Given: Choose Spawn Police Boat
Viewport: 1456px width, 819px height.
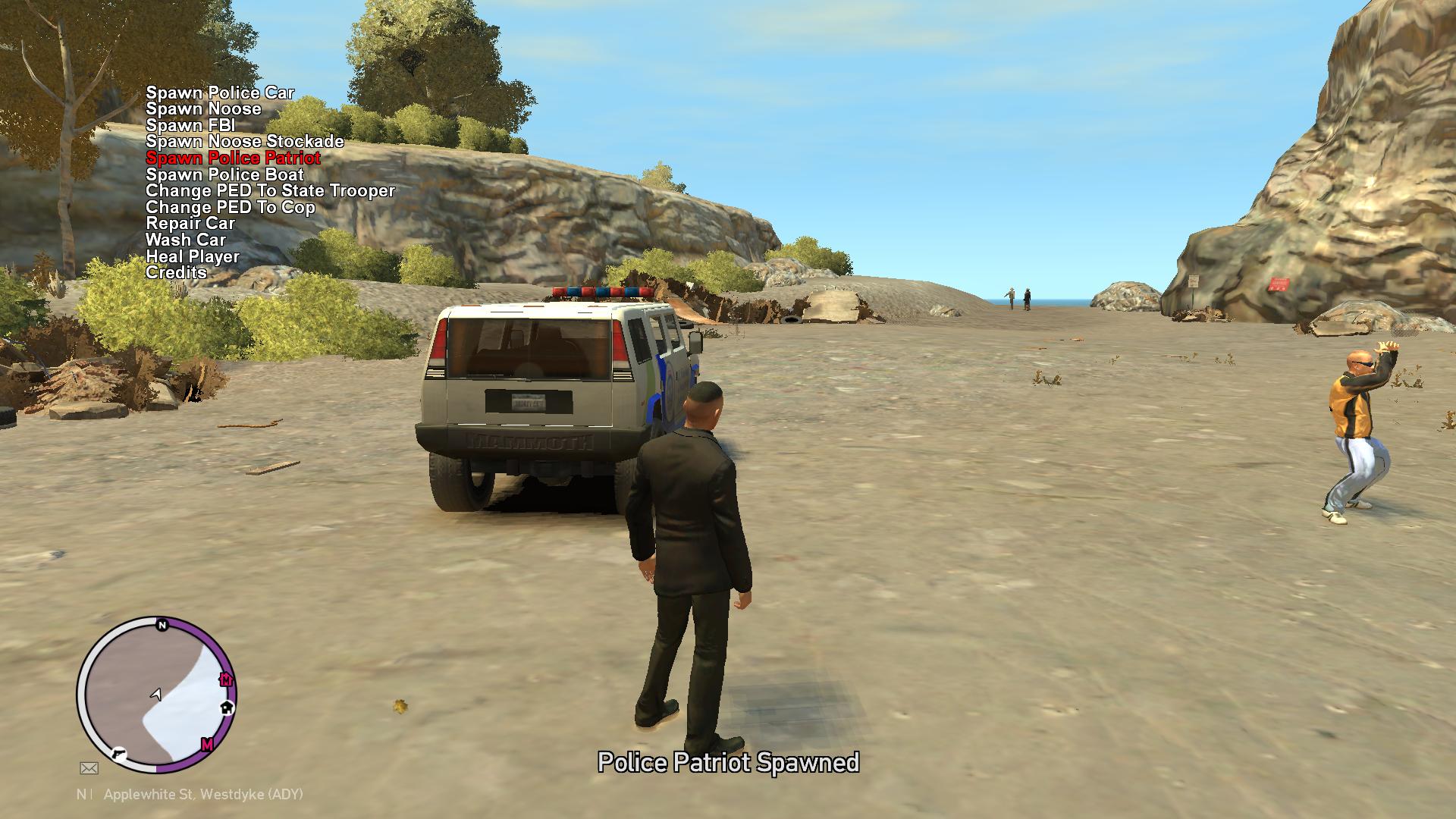Looking at the screenshot, I should click(x=224, y=174).
